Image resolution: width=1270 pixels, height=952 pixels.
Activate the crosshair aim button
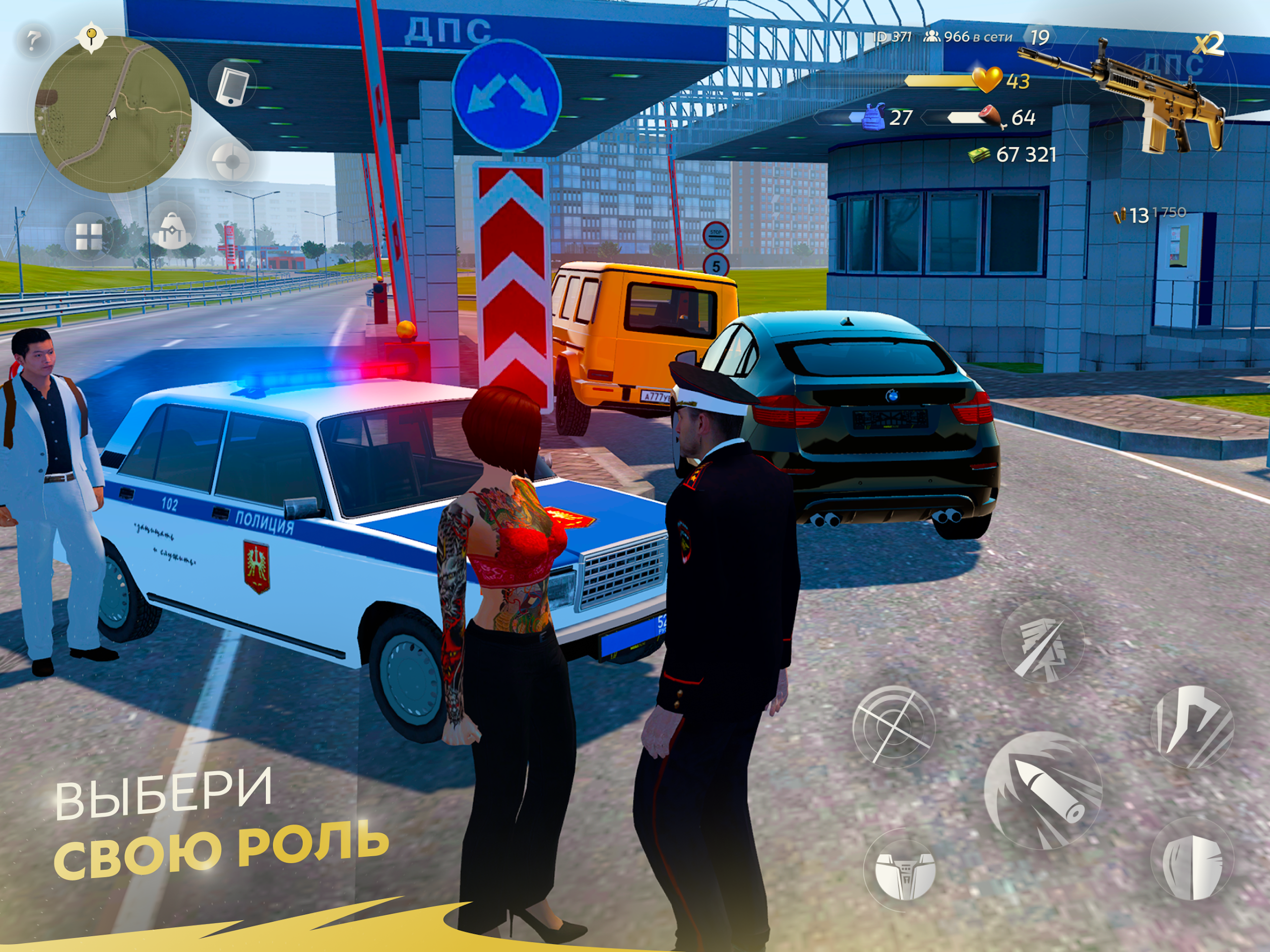pyautogui.click(x=893, y=727)
